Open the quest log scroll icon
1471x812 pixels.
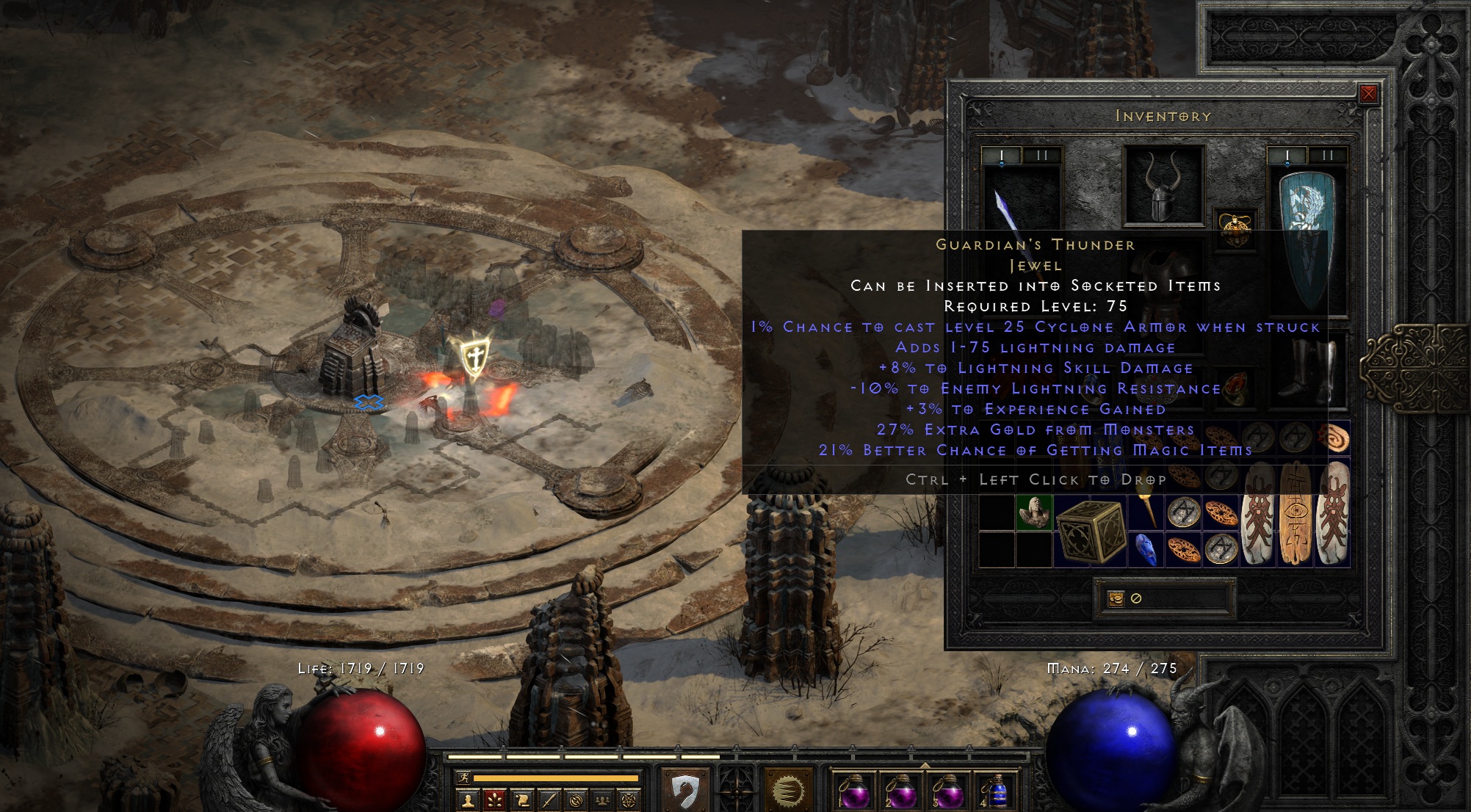(522, 800)
